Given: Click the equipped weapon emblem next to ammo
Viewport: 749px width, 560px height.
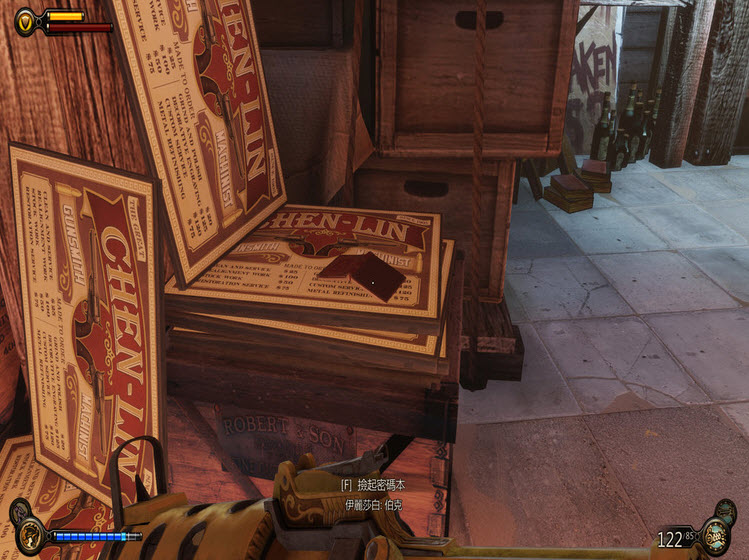Looking at the screenshot, I should (x=714, y=537).
